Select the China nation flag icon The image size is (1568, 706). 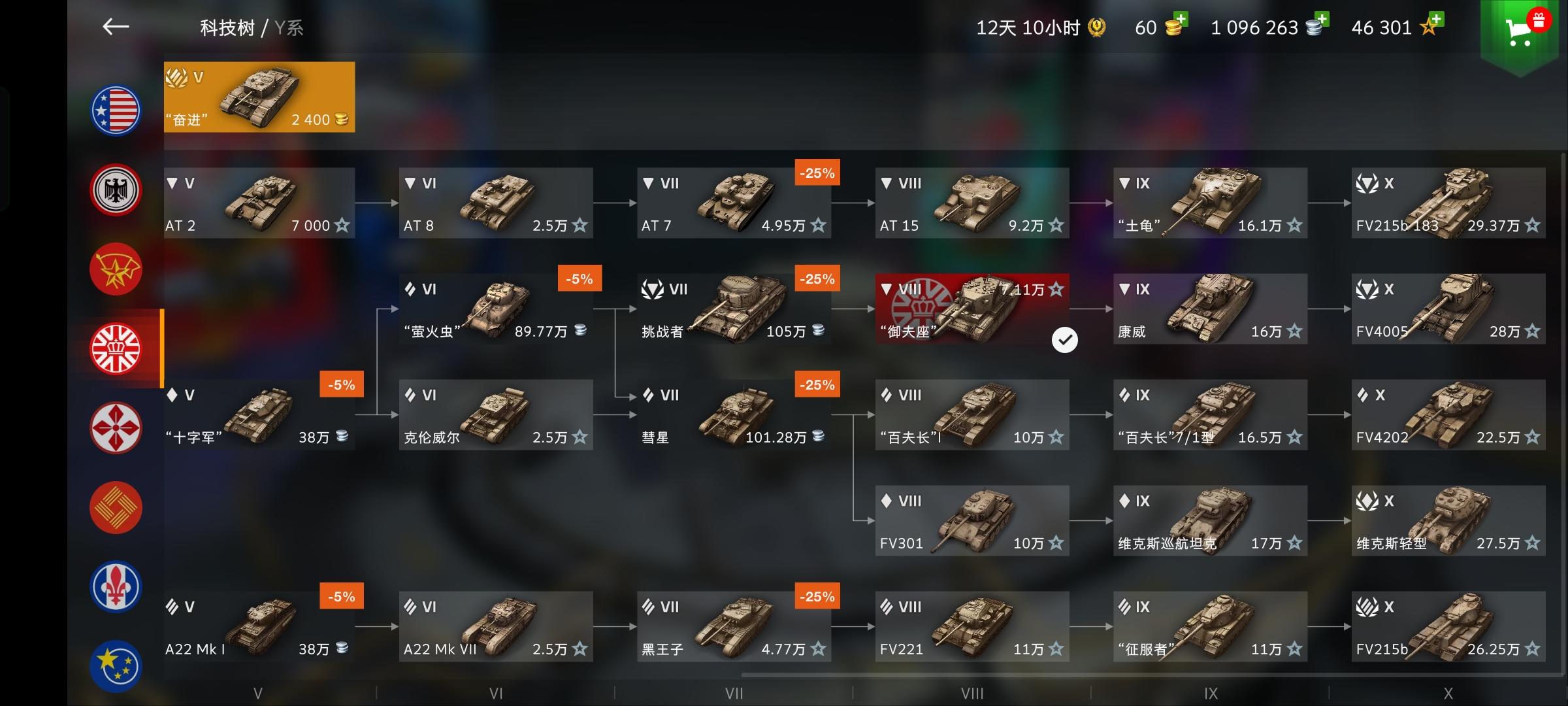[116, 507]
